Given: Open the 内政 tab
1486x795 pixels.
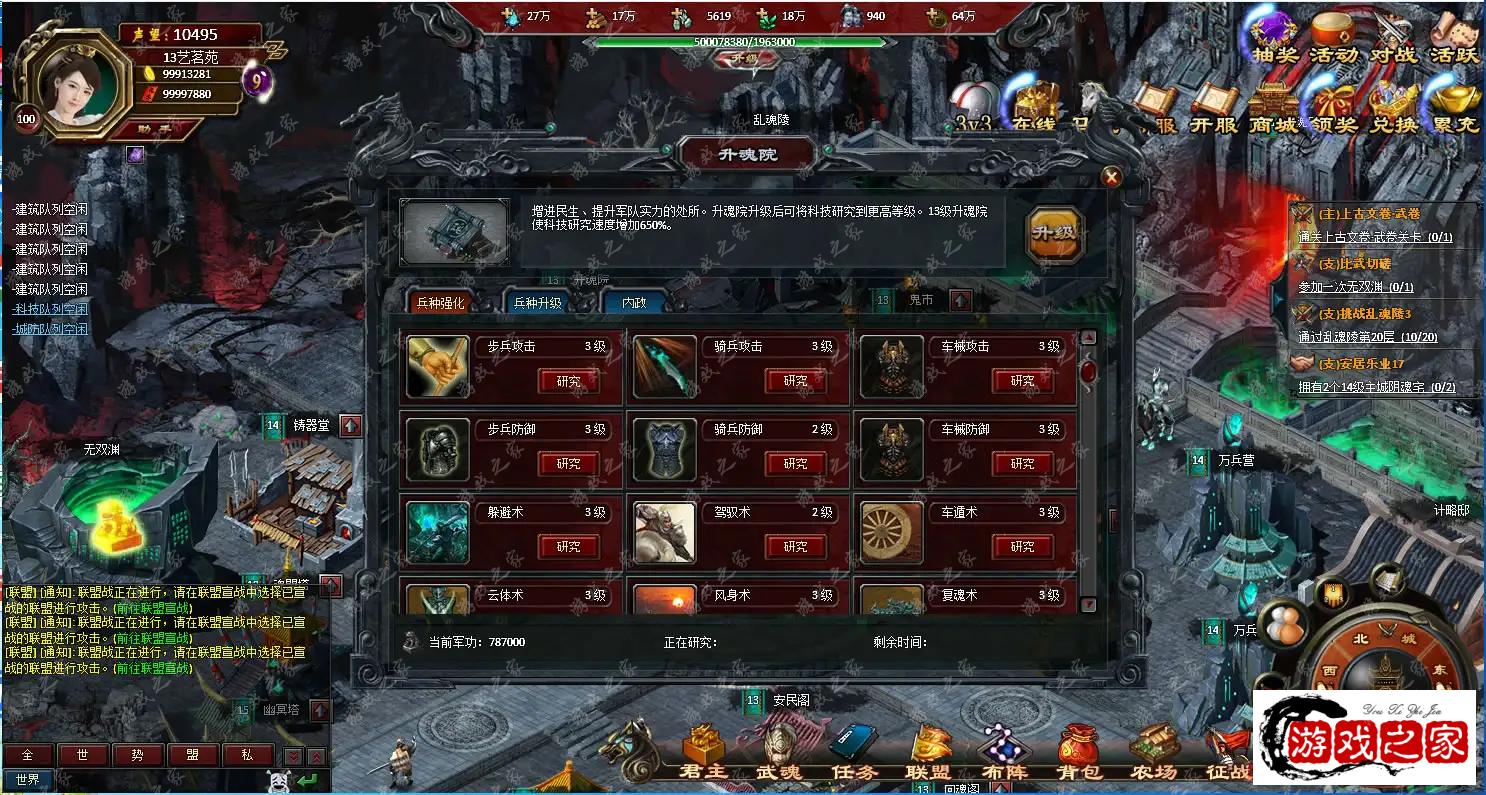Looking at the screenshot, I should [634, 303].
